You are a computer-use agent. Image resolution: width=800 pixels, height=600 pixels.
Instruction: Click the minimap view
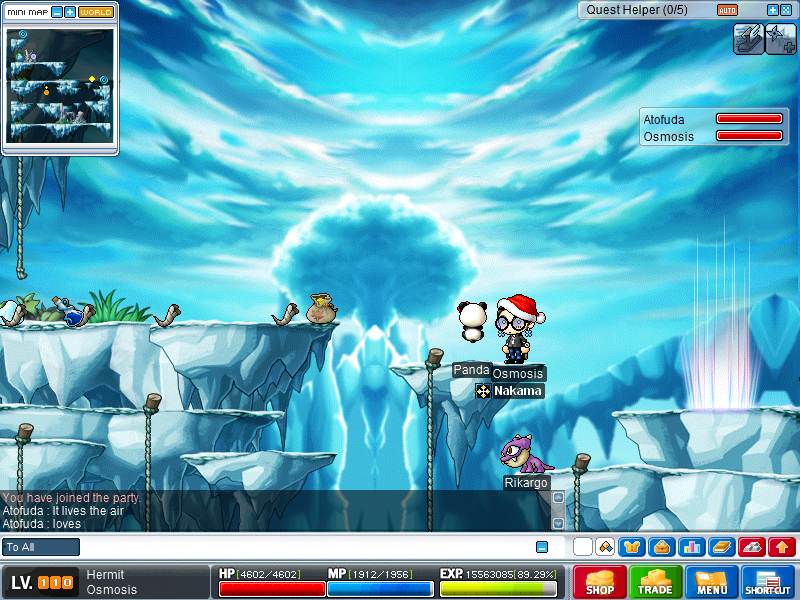[60, 85]
